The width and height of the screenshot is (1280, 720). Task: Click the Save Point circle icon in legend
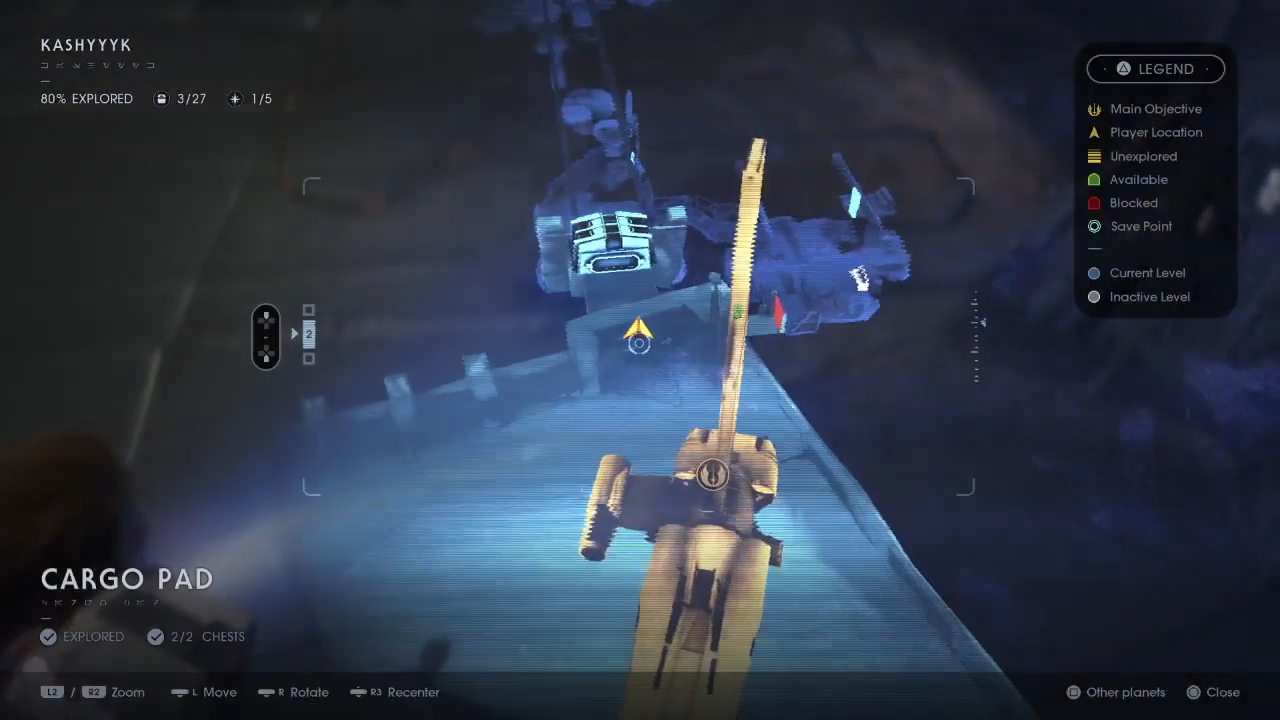[x=1094, y=226]
